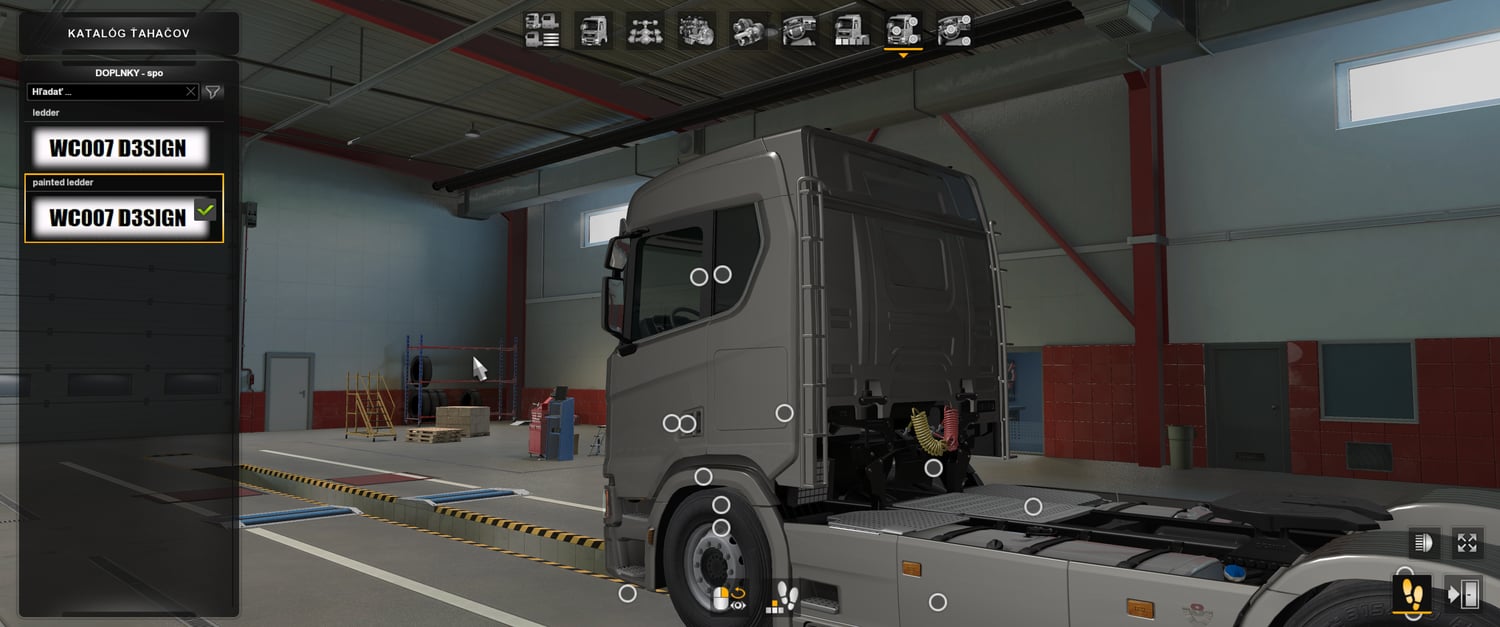This screenshot has width=1500, height=627.
Task: Select the accessory node on the rear catwalk
Action: (x=1033, y=507)
